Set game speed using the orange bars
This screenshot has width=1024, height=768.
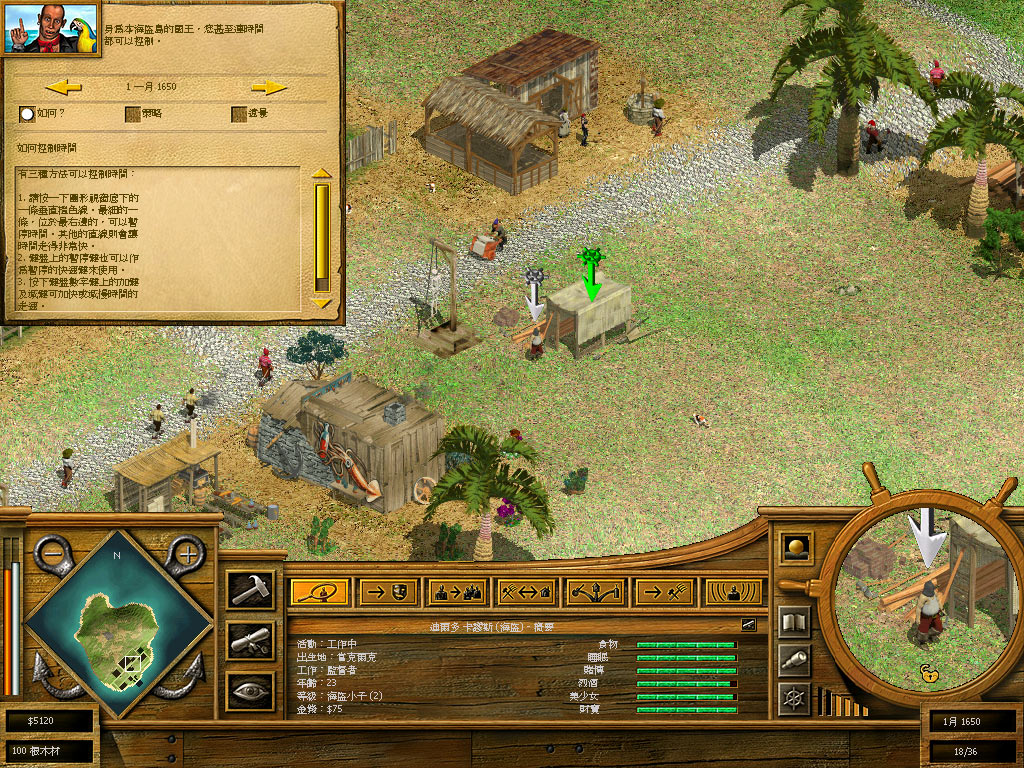(842, 702)
